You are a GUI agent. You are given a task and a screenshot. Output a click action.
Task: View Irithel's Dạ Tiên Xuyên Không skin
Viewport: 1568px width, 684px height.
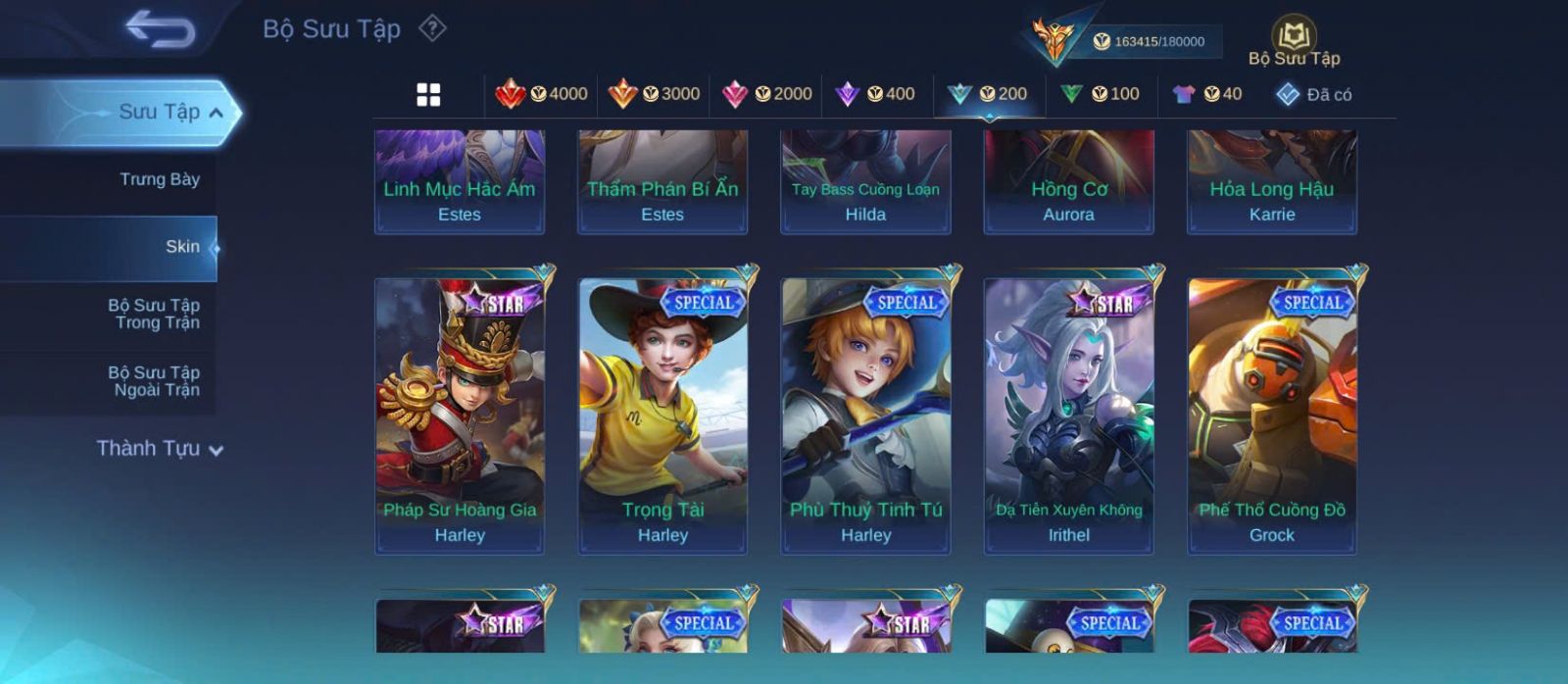point(1068,416)
